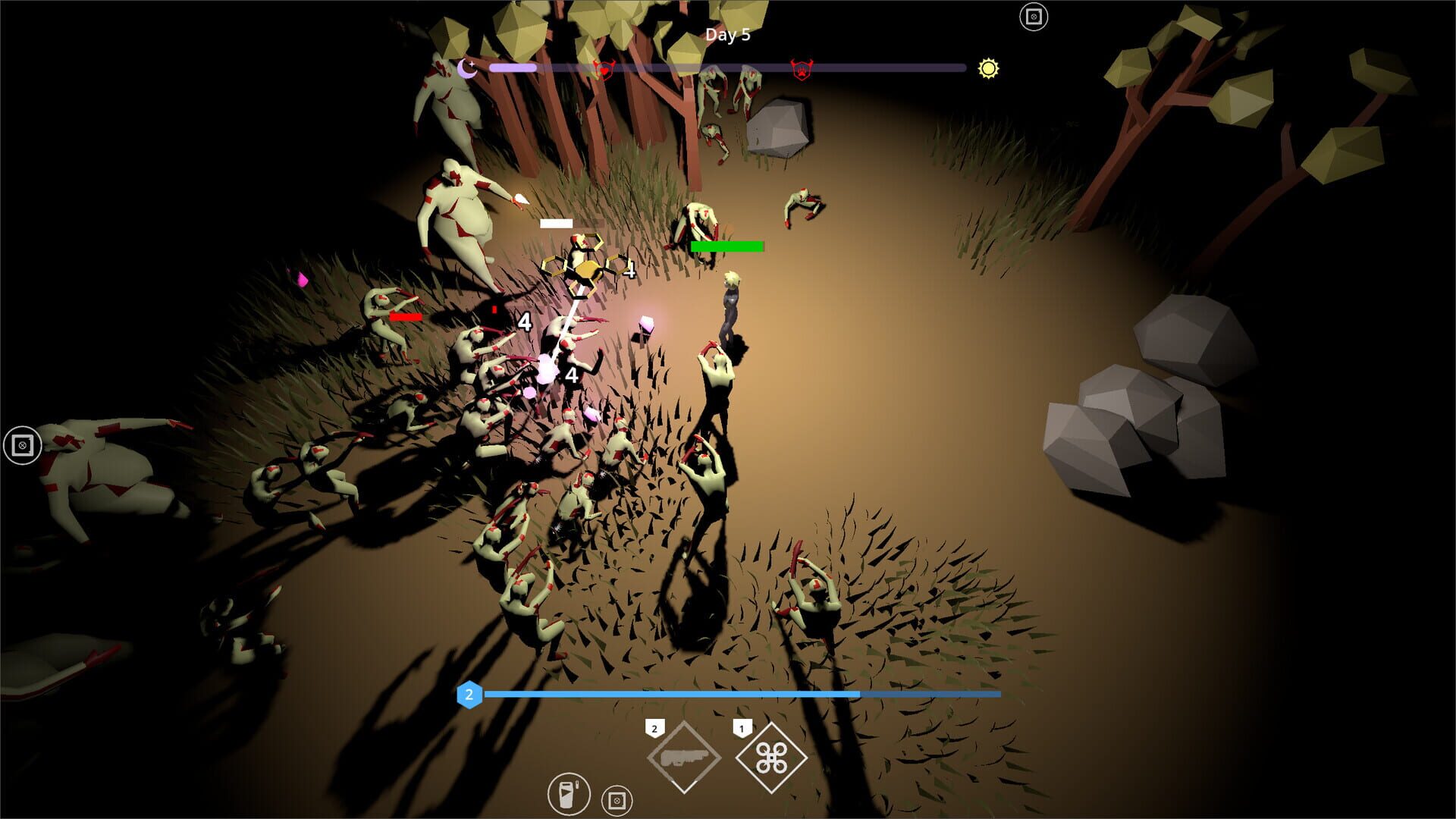Click the white boss health bar above the drone
This screenshot has width=1456, height=819.
point(556,222)
